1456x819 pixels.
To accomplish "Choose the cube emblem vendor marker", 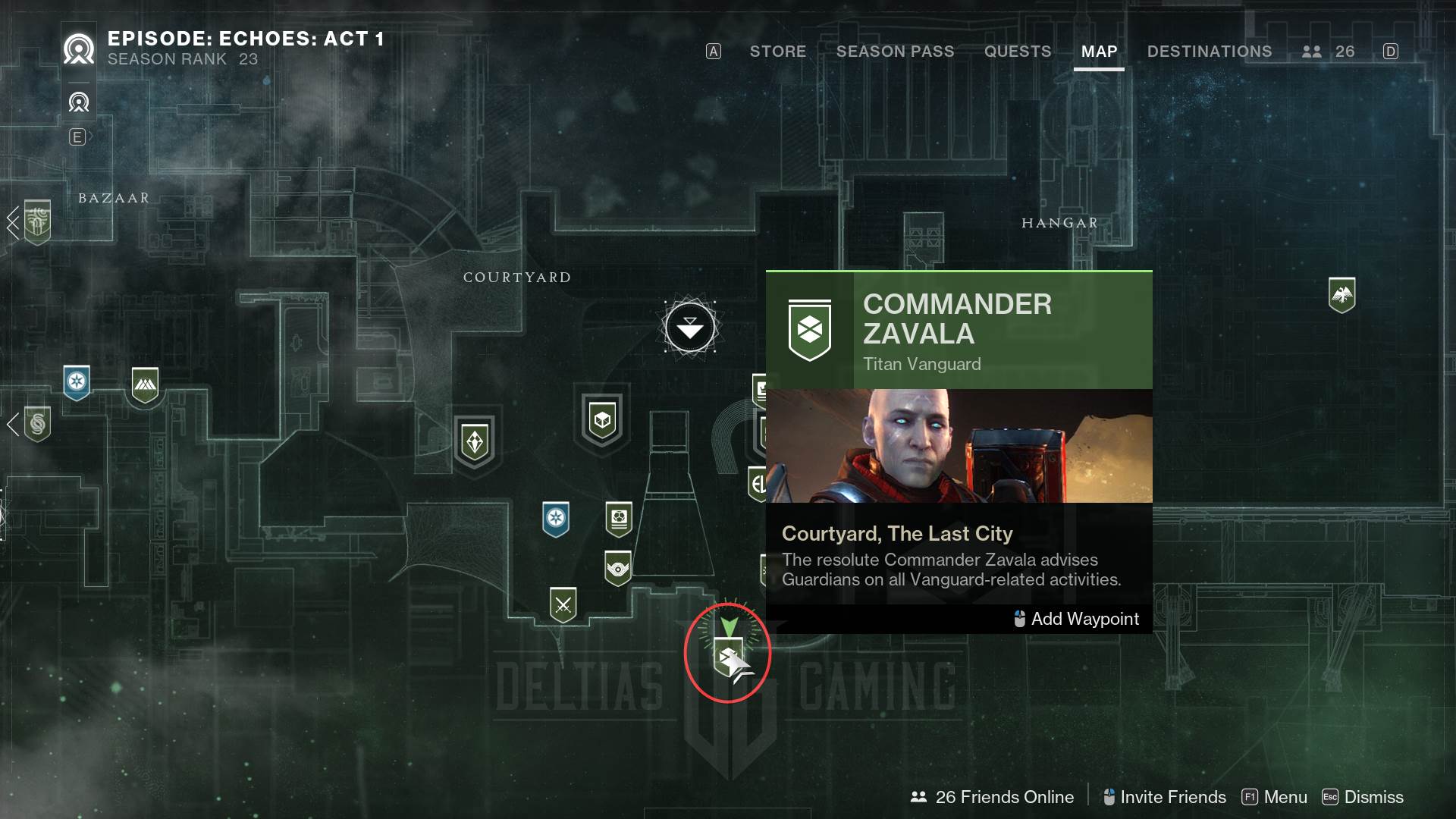I will (602, 419).
